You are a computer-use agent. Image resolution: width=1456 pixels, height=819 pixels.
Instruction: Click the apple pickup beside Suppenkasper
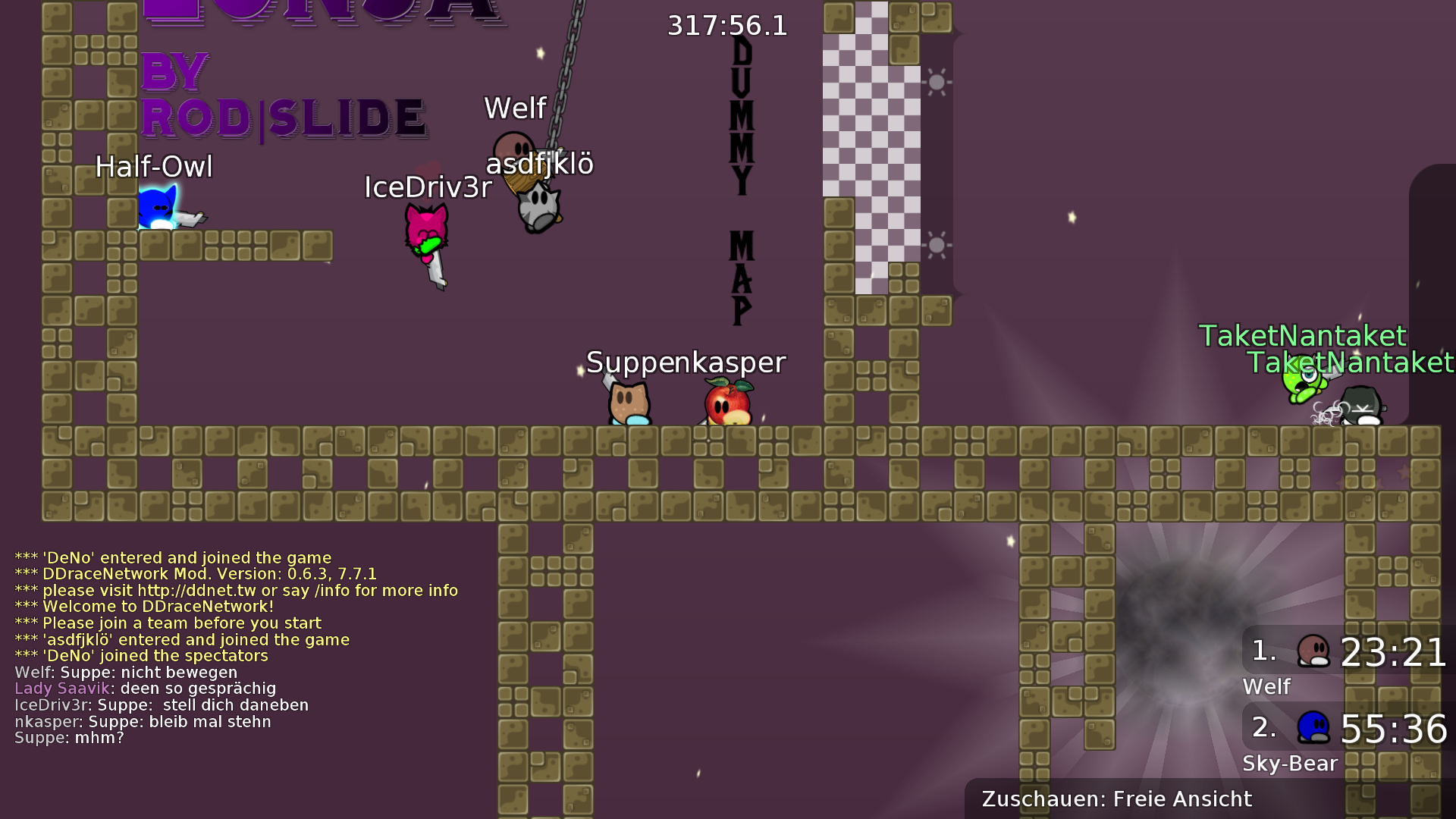[x=726, y=402]
